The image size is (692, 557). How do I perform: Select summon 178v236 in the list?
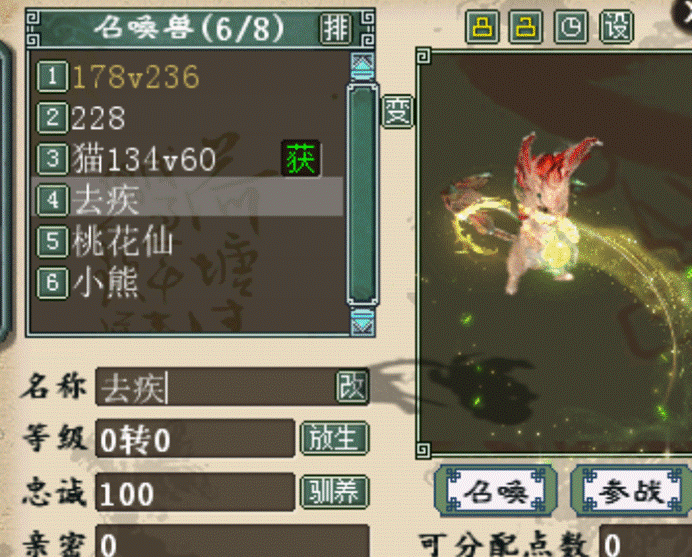(135, 76)
